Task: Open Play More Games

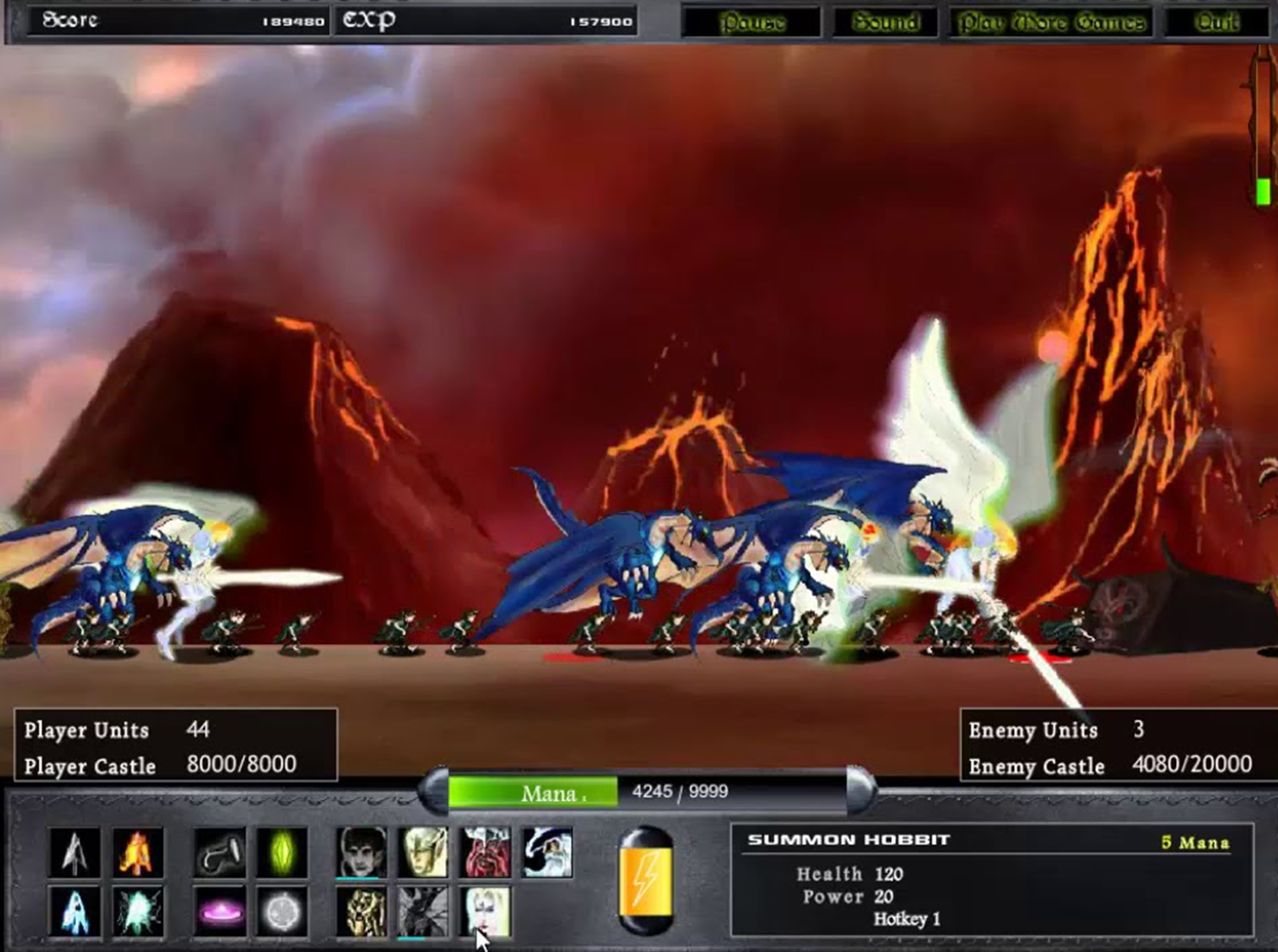Action: pos(1051,21)
